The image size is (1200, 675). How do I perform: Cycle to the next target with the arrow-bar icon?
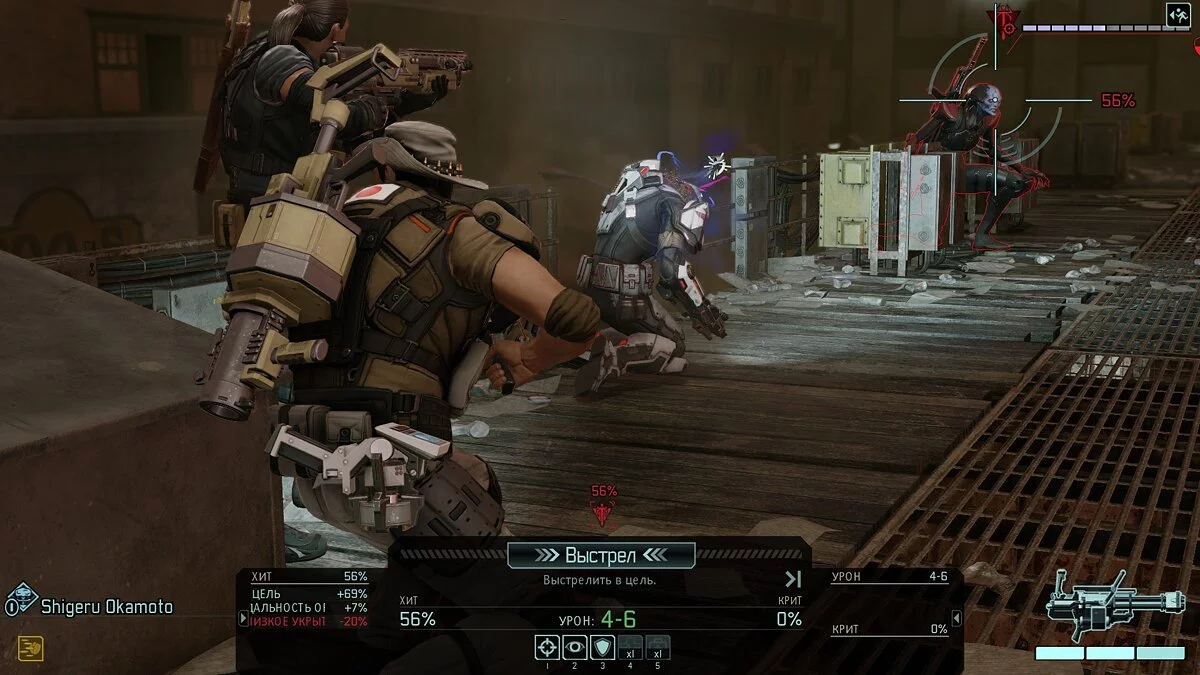tap(792, 579)
